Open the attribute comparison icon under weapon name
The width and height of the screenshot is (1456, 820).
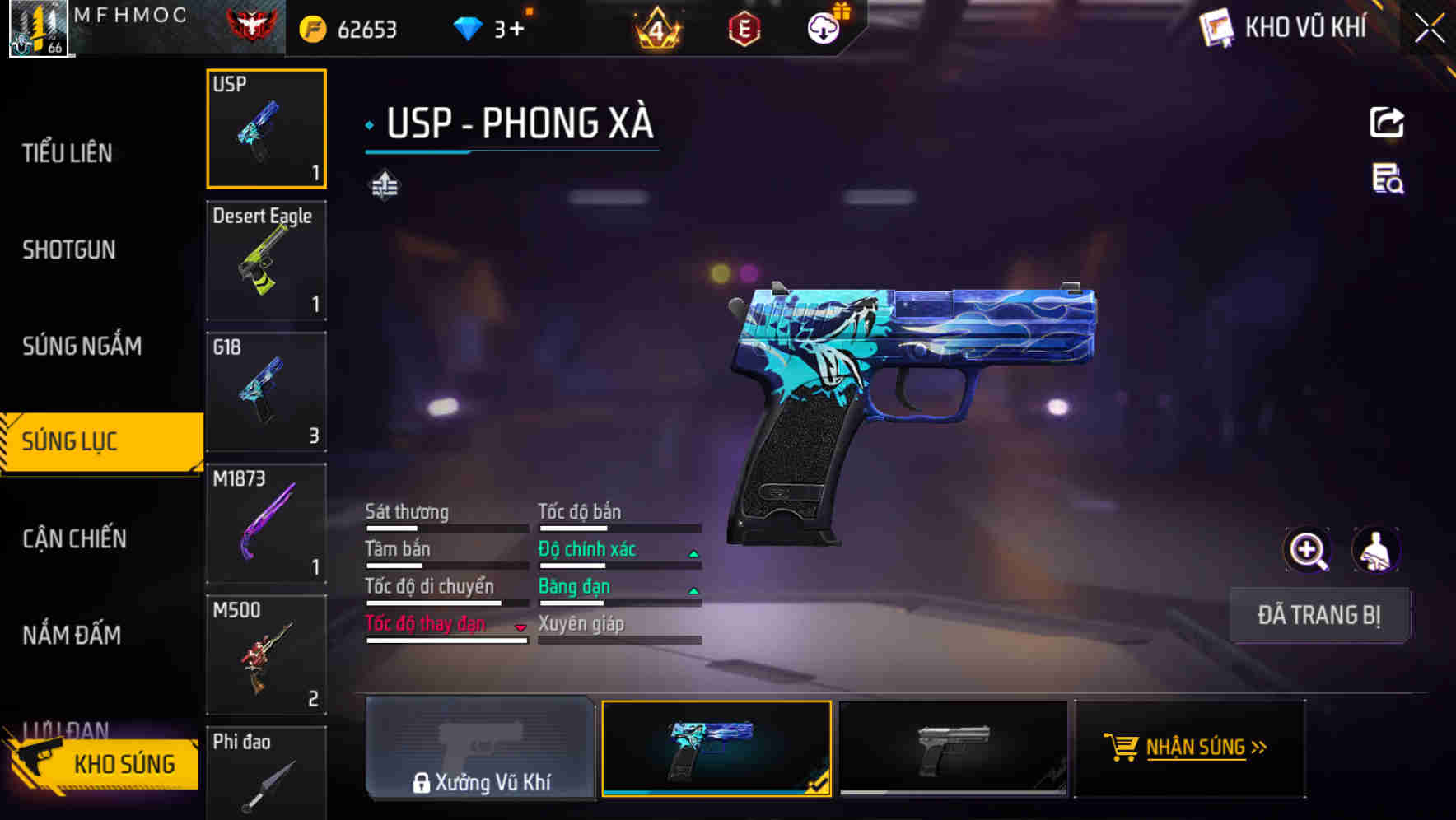coord(385,186)
